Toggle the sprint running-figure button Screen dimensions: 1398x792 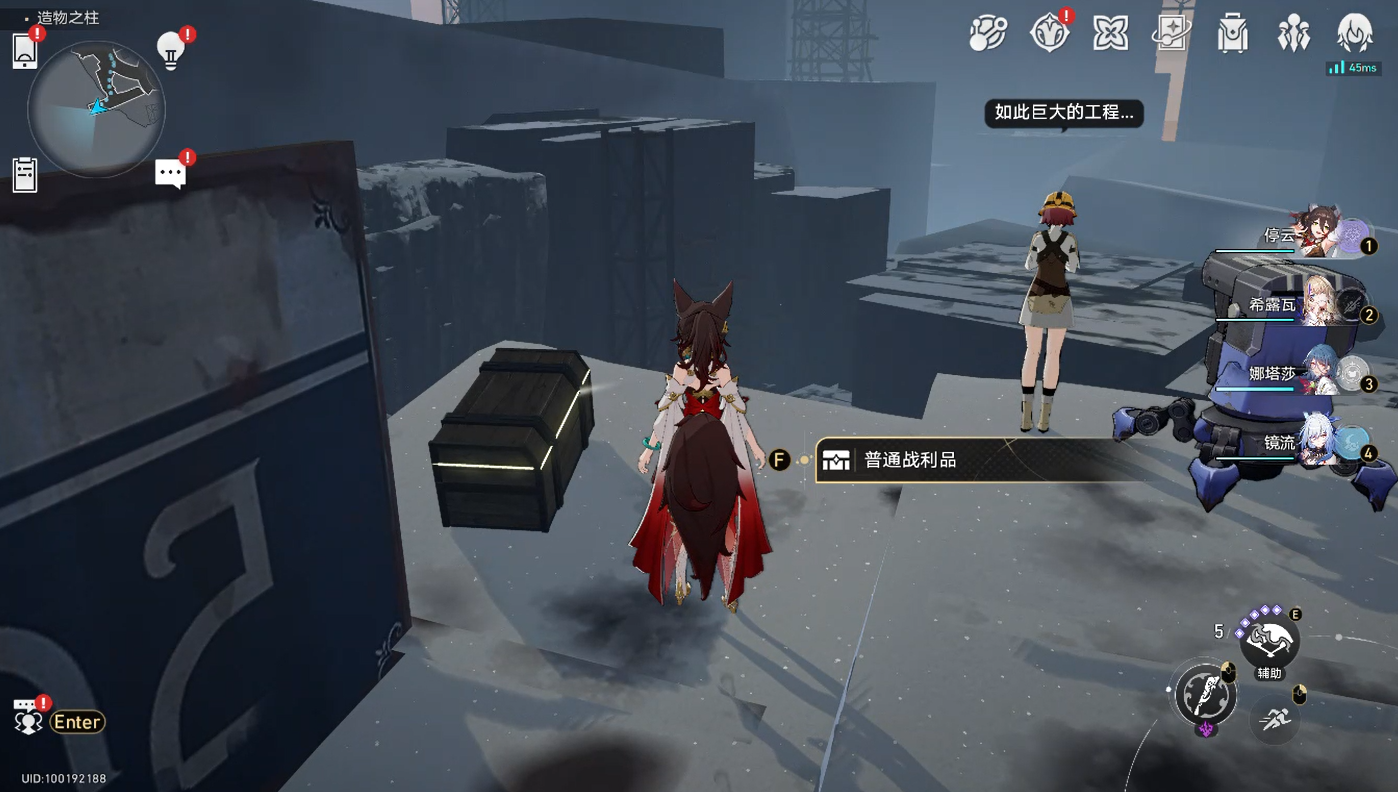pyautogui.click(x=1275, y=719)
